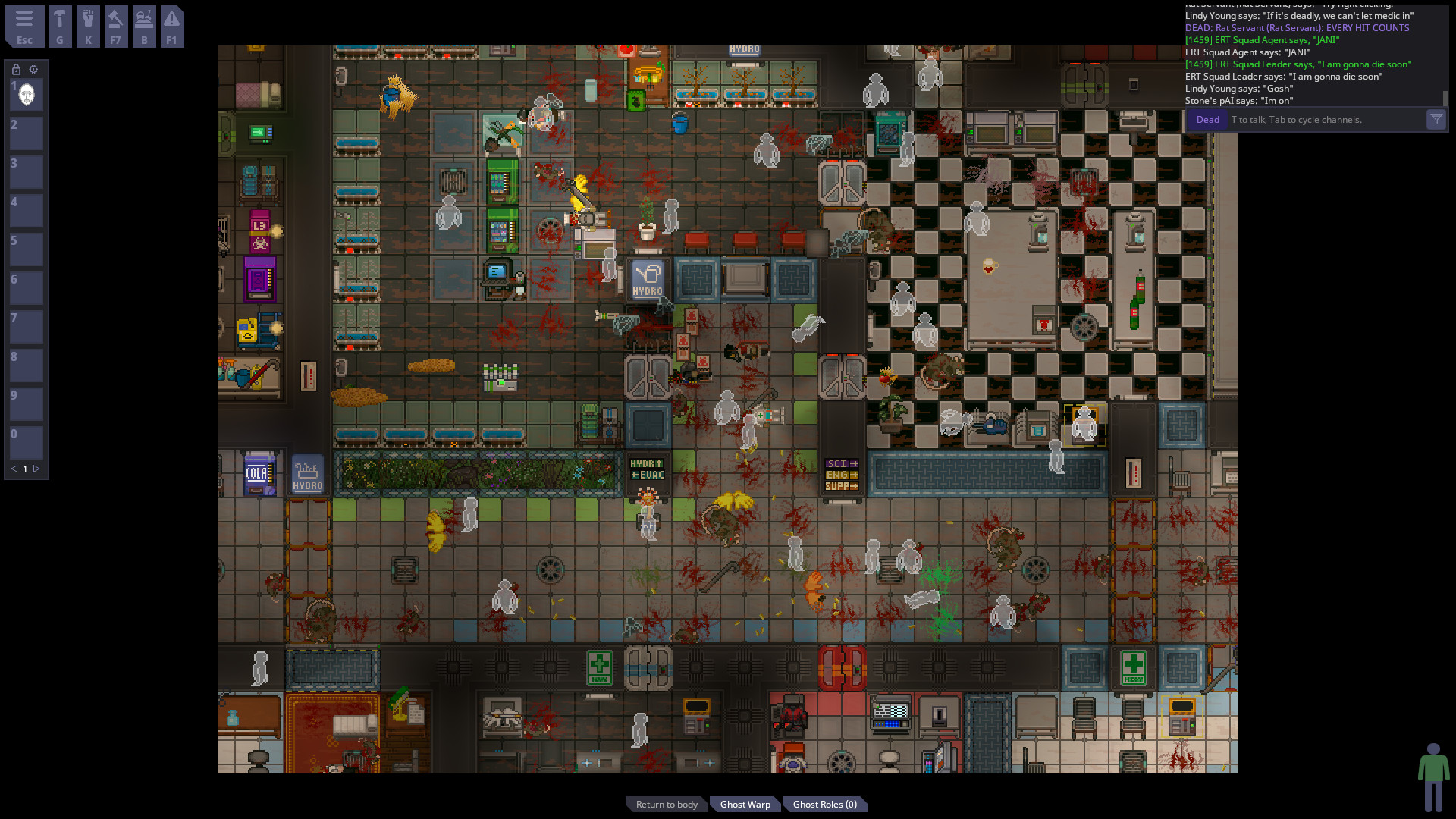The image size is (1456, 819).
Task: Click the Ghost Warp button
Action: [745, 804]
